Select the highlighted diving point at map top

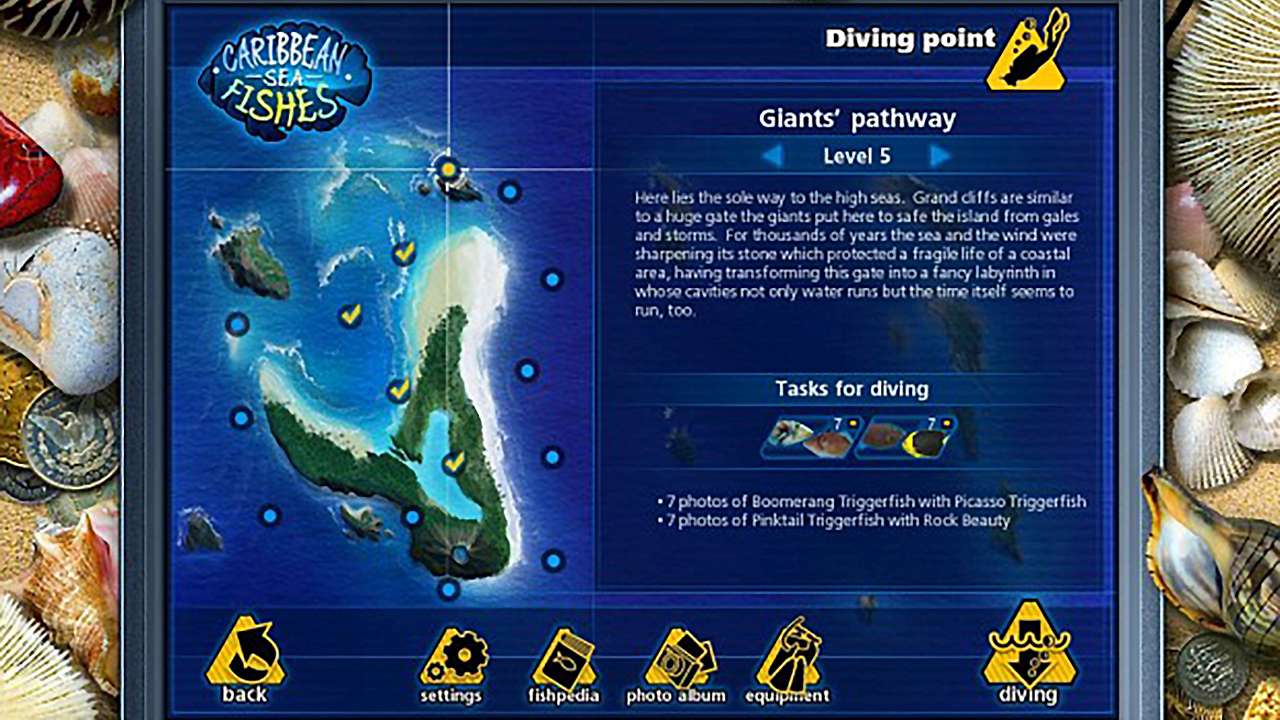[x=447, y=170]
